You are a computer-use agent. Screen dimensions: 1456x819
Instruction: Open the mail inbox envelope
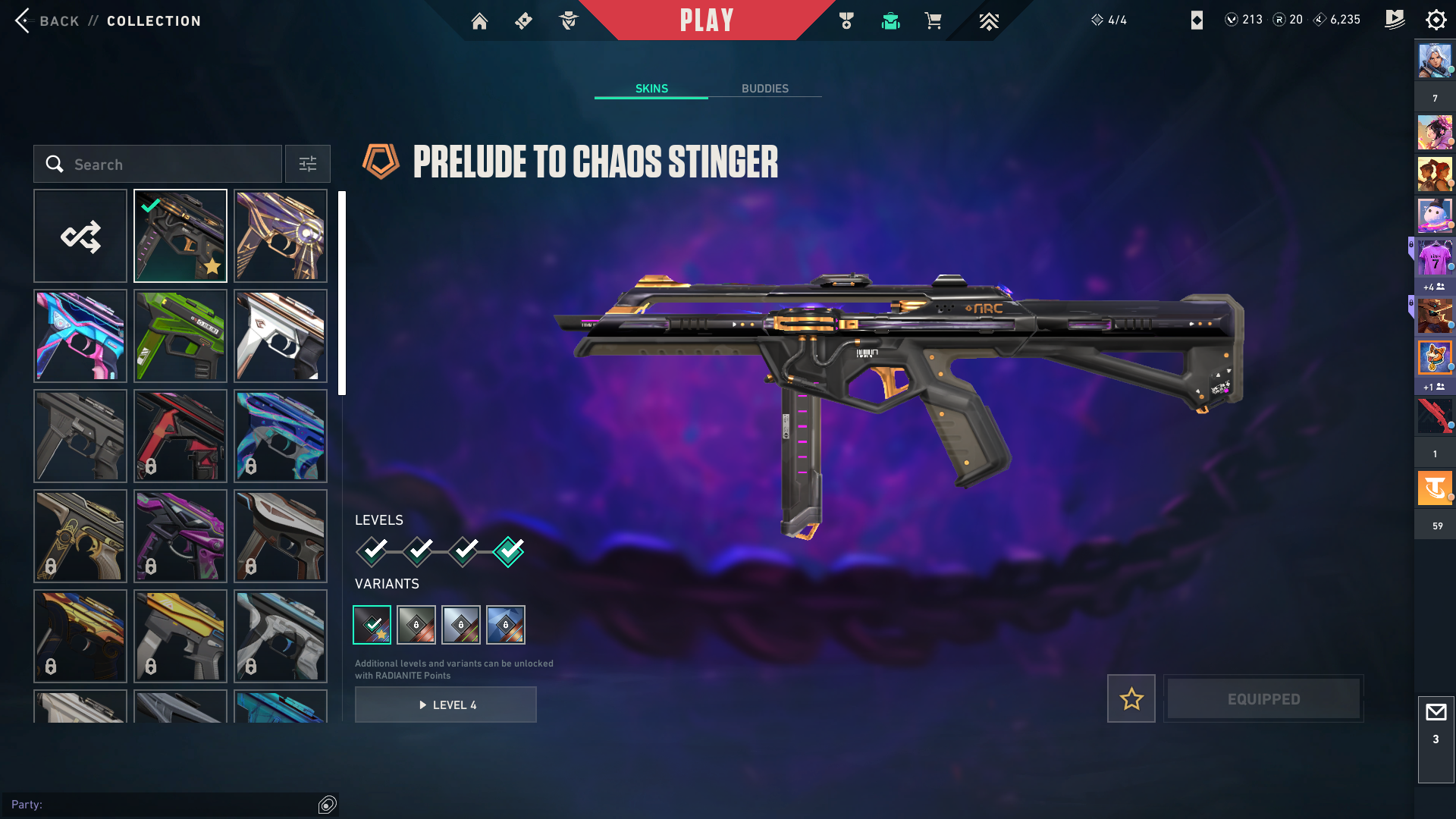(x=1436, y=713)
